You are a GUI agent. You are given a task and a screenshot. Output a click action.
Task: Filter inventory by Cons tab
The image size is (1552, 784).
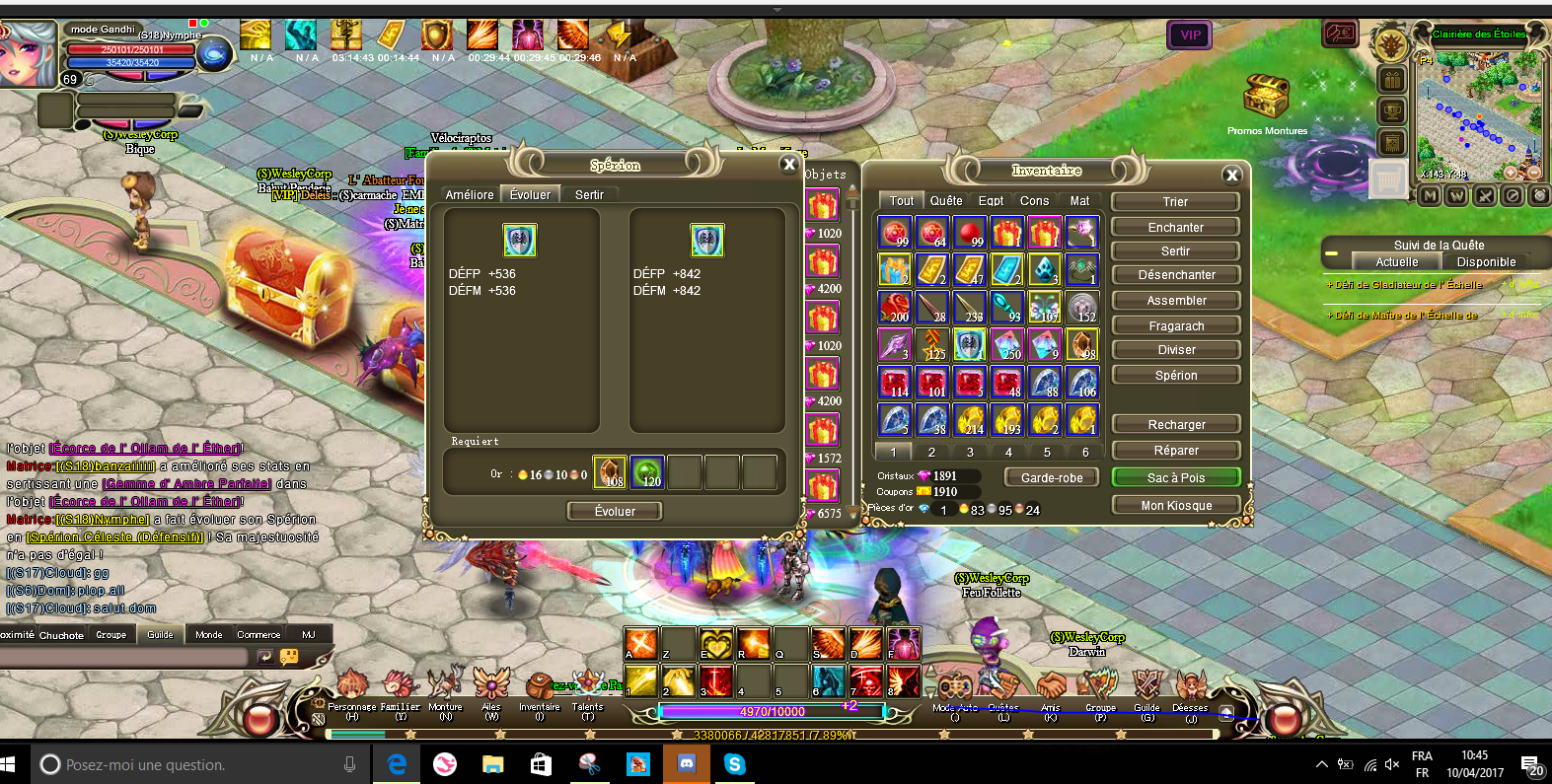(1034, 201)
